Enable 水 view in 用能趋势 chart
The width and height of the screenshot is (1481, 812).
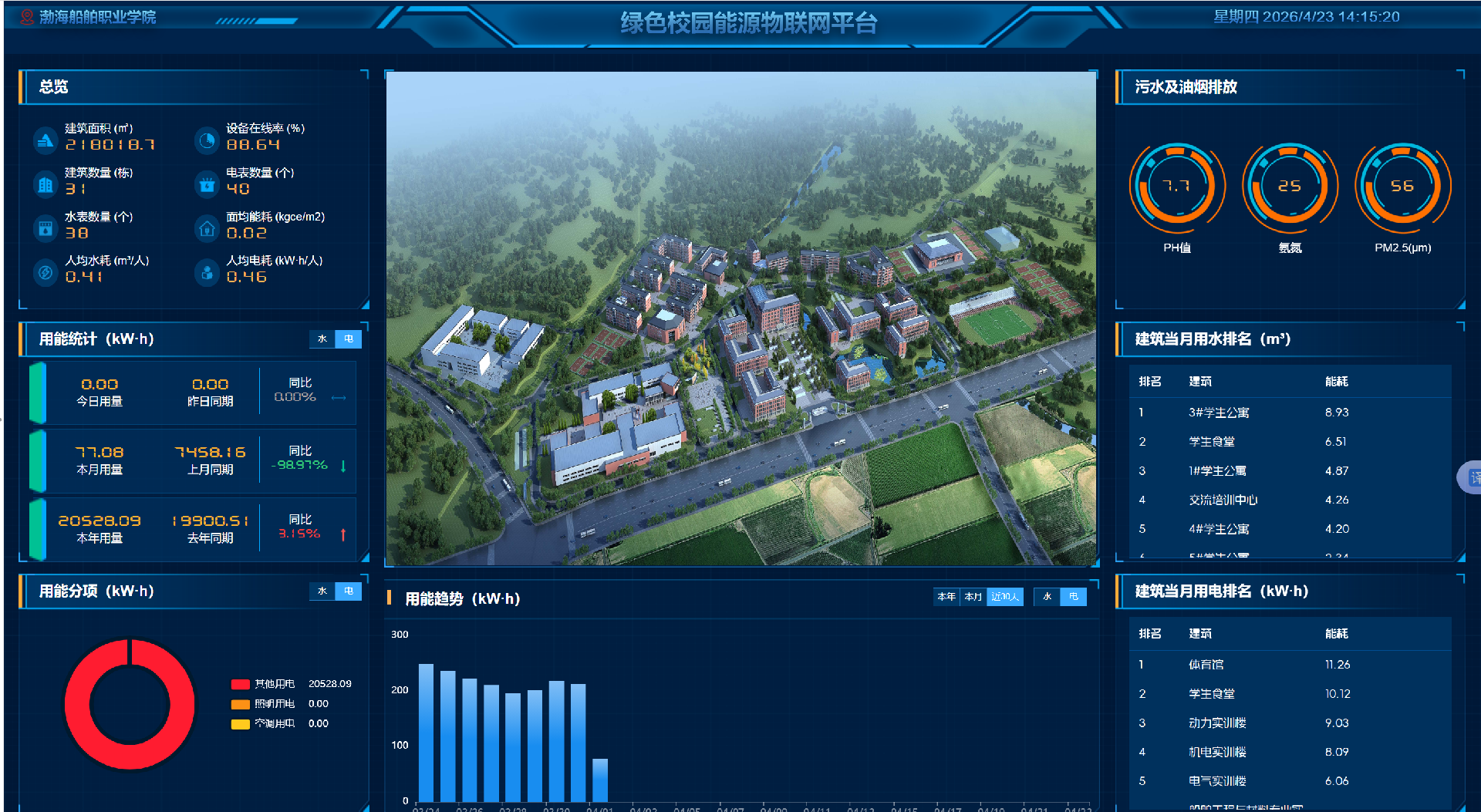tap(1047, 596)
